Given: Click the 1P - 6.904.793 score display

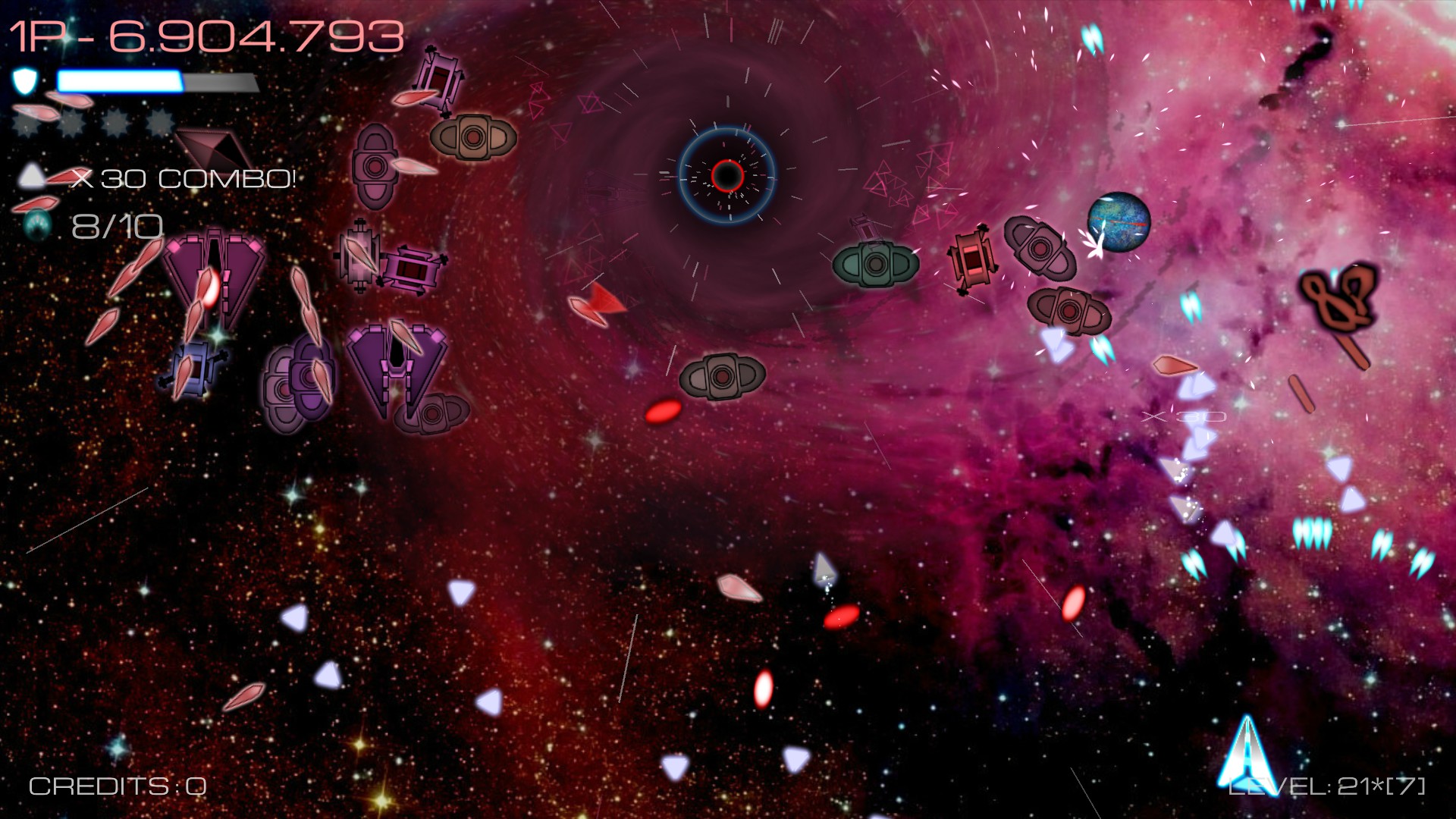Looking at the screenshot, I should 205,36.
